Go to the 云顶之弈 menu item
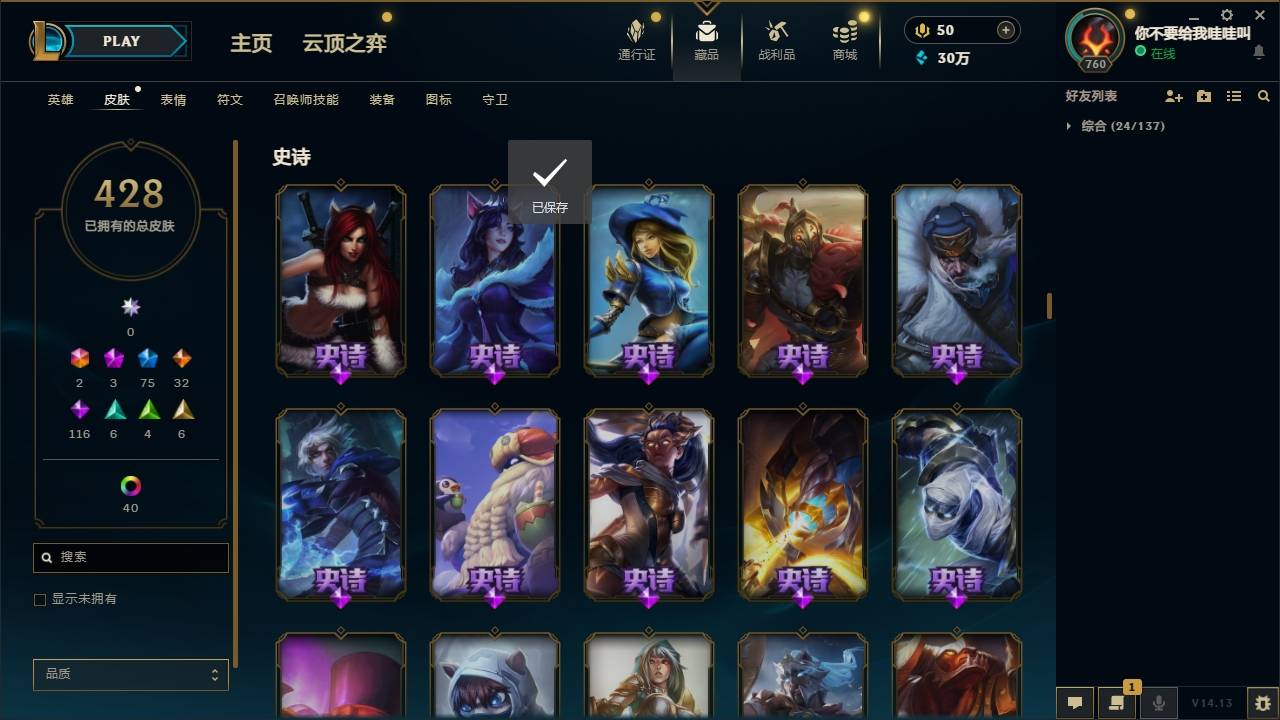This screenshot has width=1280, height=720. pyautogui.click(x=344, y=44)
